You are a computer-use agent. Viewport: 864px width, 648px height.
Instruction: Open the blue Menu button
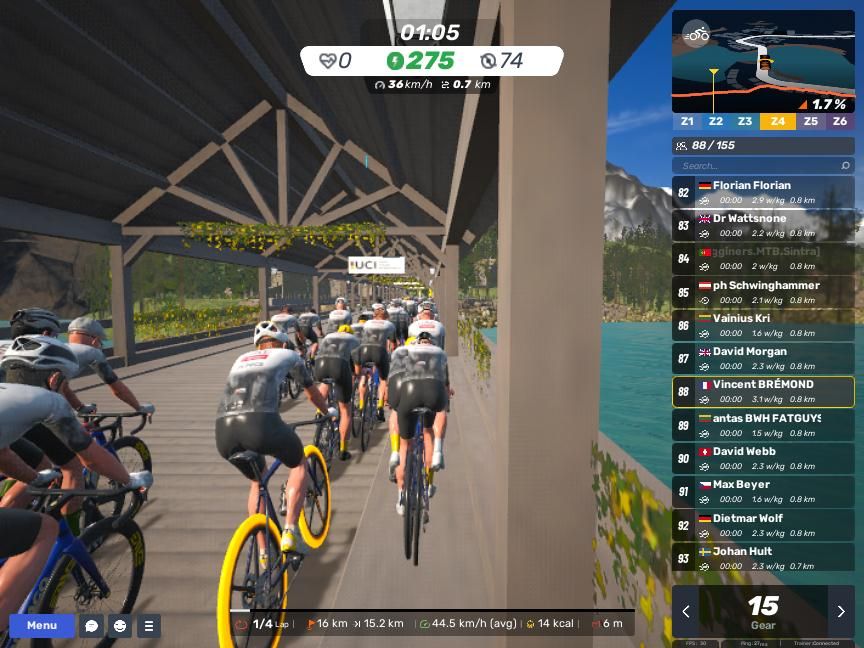point(42,626)
